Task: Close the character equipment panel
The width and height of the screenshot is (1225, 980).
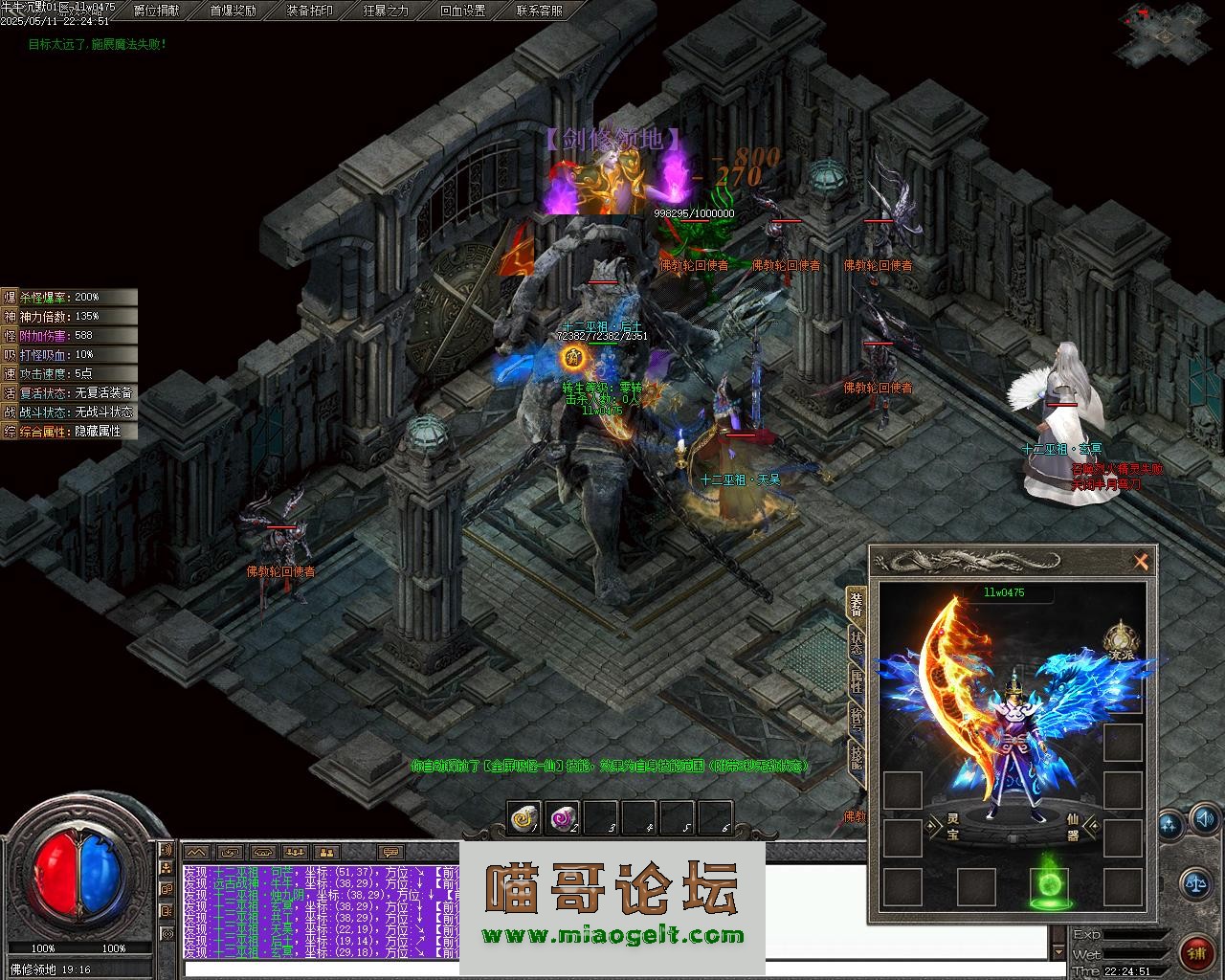Action: pos(1140,562)
